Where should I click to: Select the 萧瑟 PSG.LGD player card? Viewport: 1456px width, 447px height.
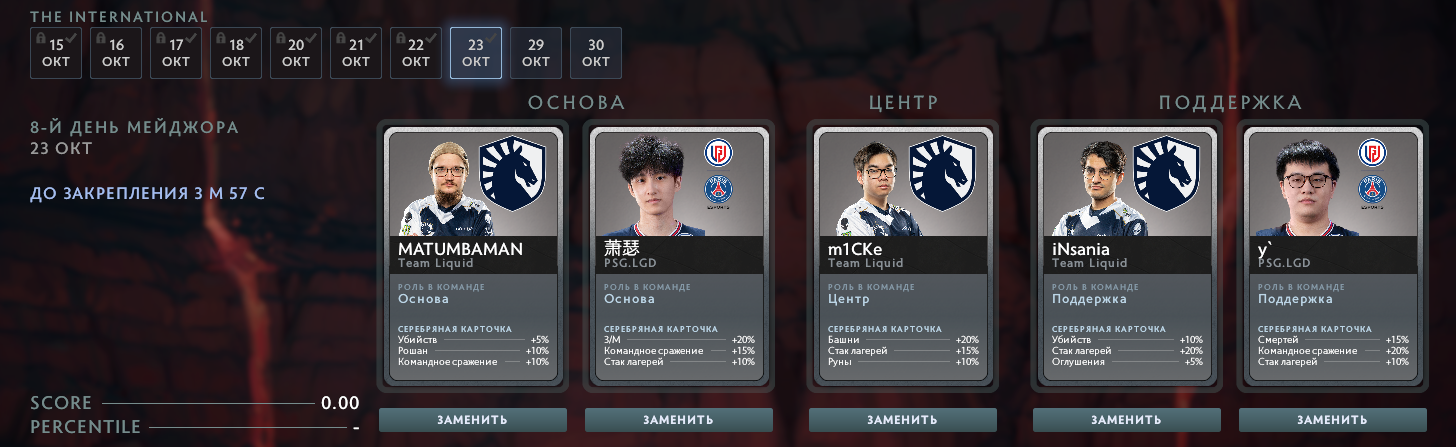click(x=679, y=256)
